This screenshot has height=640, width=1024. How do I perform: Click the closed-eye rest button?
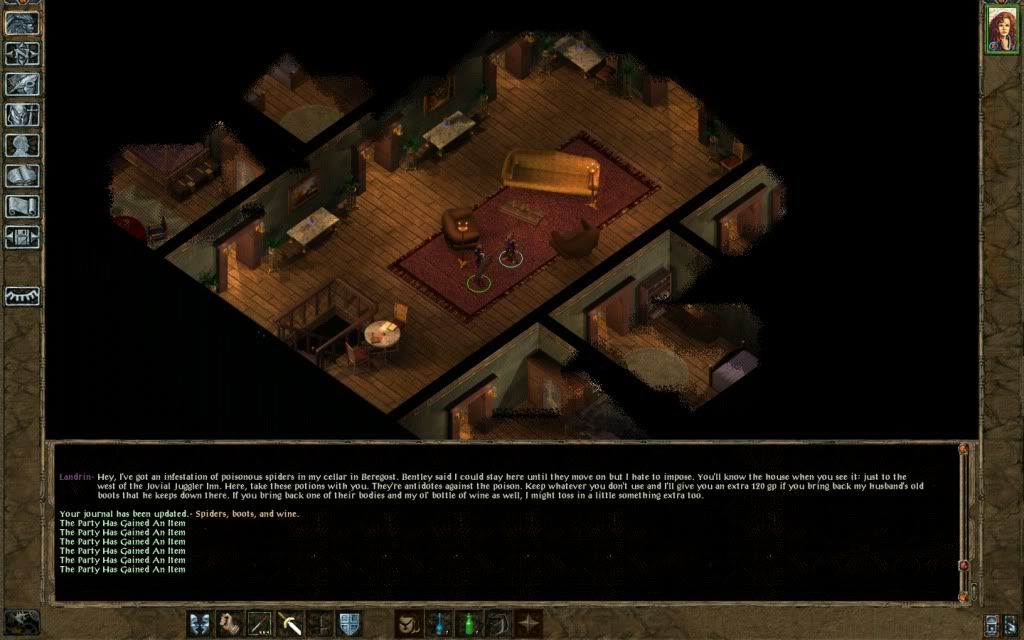coord(22,296)
